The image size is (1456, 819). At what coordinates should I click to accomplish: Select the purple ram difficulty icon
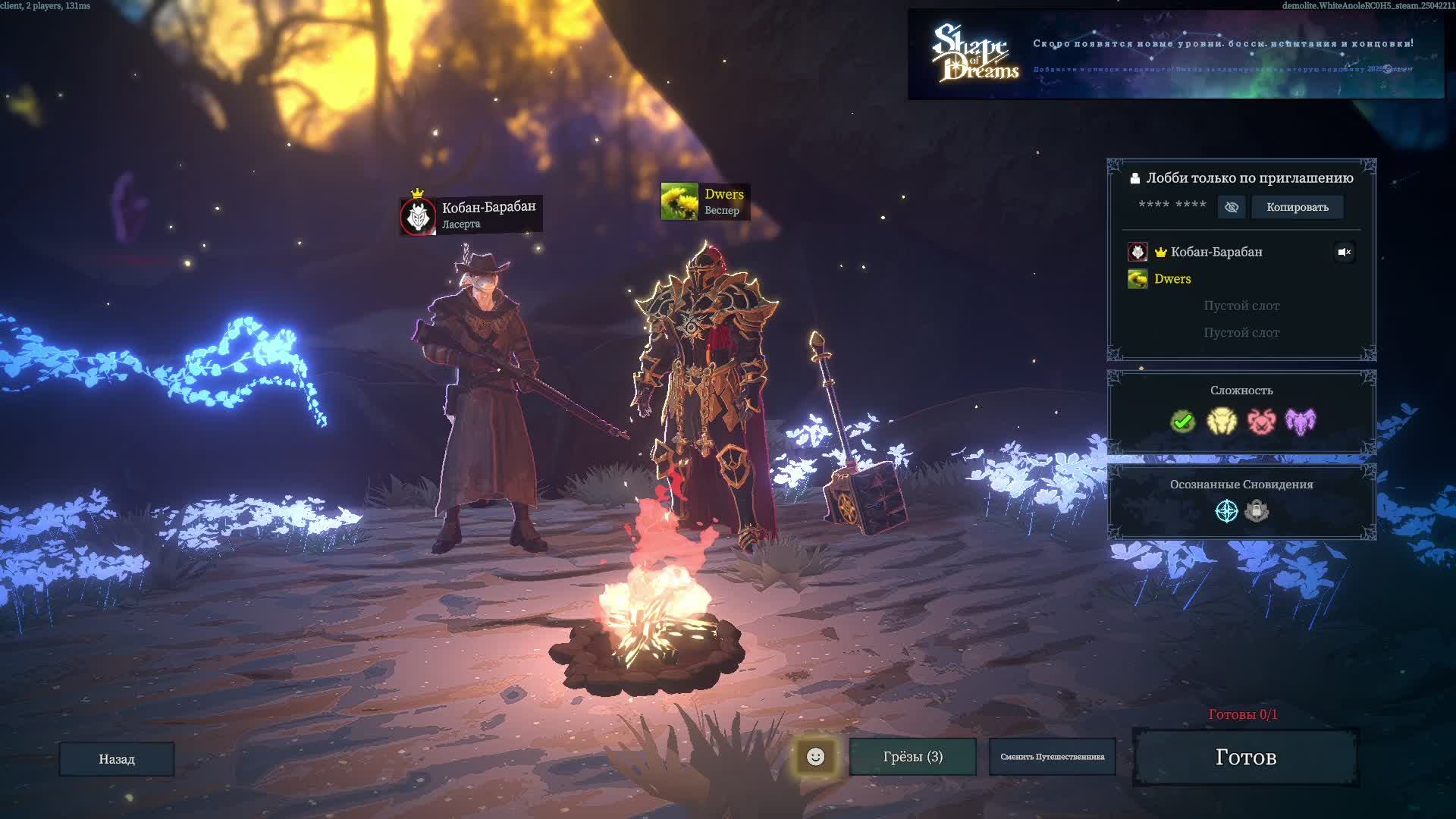(1301, 421)
